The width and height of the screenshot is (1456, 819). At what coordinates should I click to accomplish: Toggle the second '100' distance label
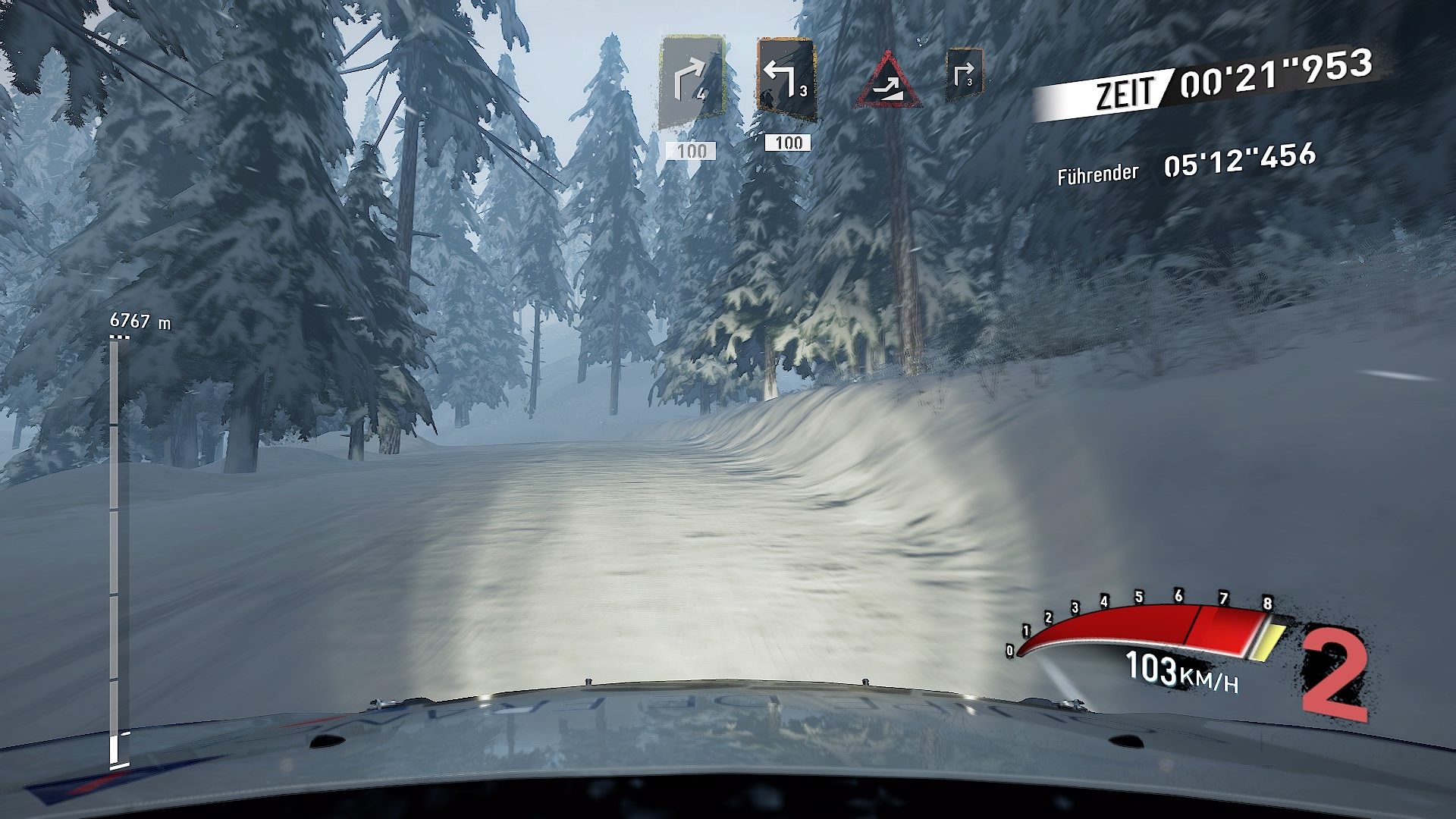(789, 142)
